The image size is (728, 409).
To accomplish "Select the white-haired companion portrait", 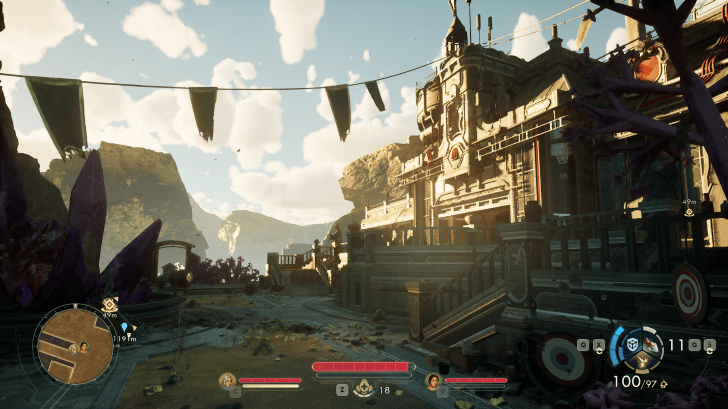I will click(227, 380).
